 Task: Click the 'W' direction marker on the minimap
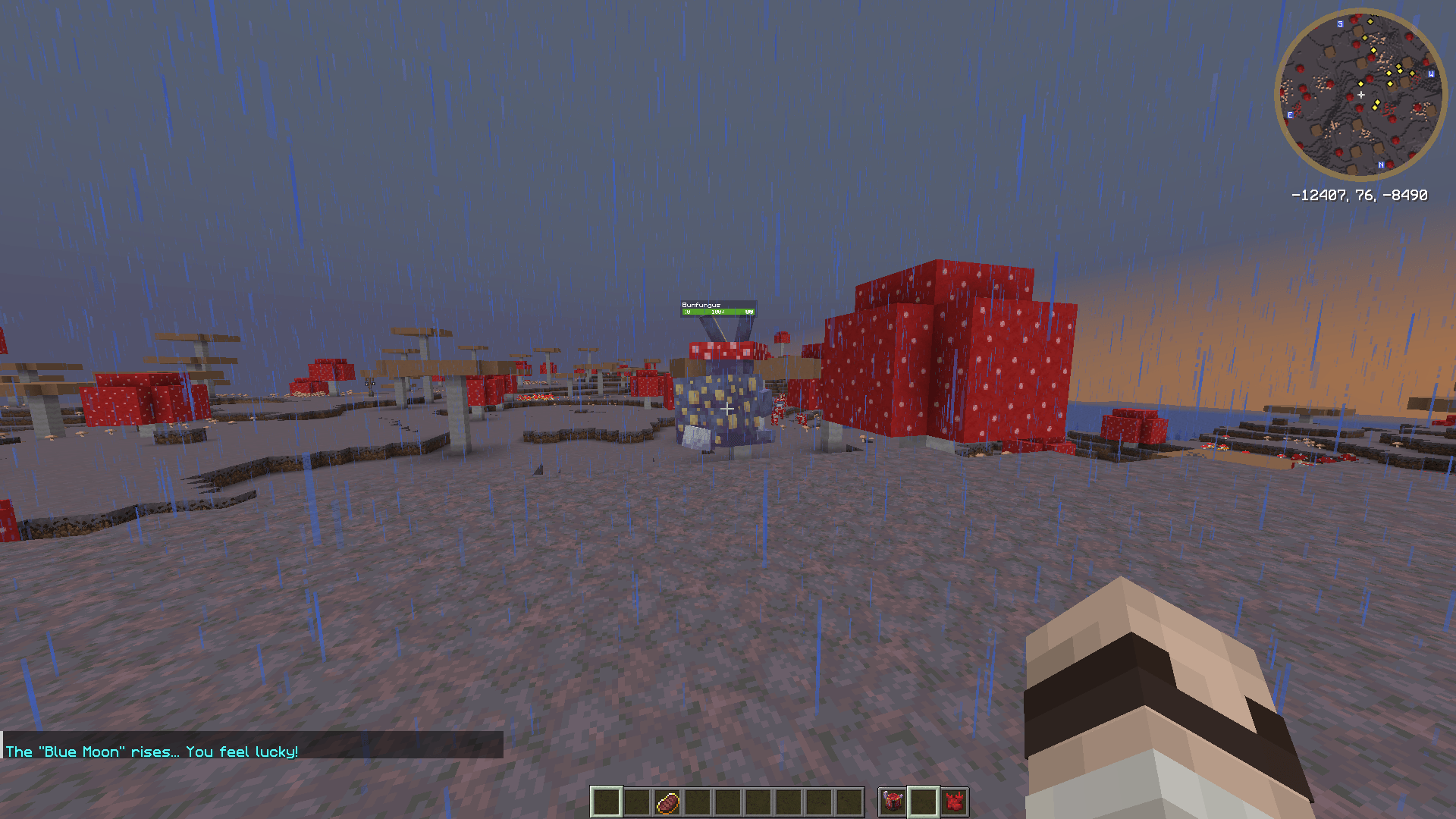(x=1431, y=74)
